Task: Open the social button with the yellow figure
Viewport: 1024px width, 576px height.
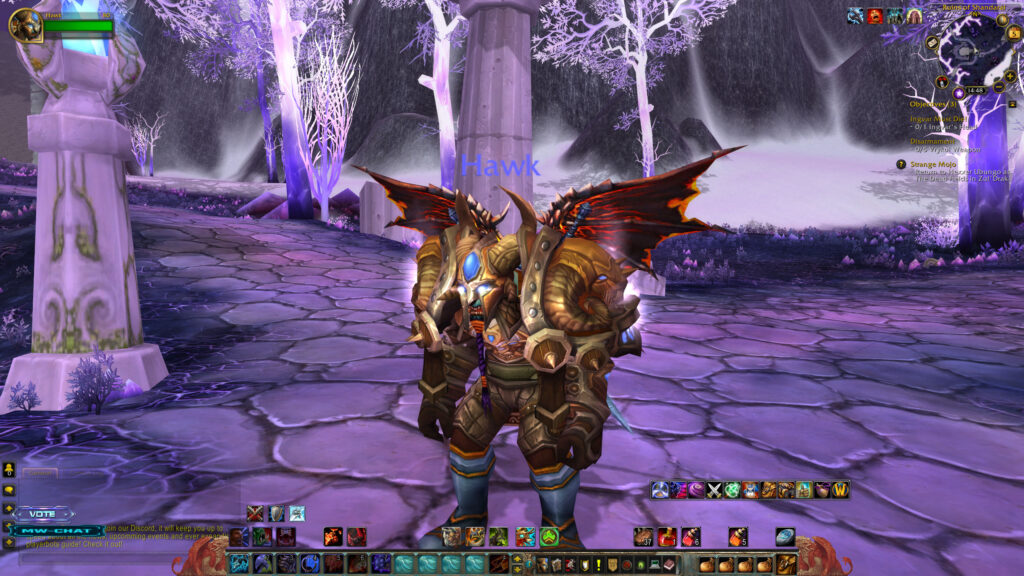Action: 9,469
